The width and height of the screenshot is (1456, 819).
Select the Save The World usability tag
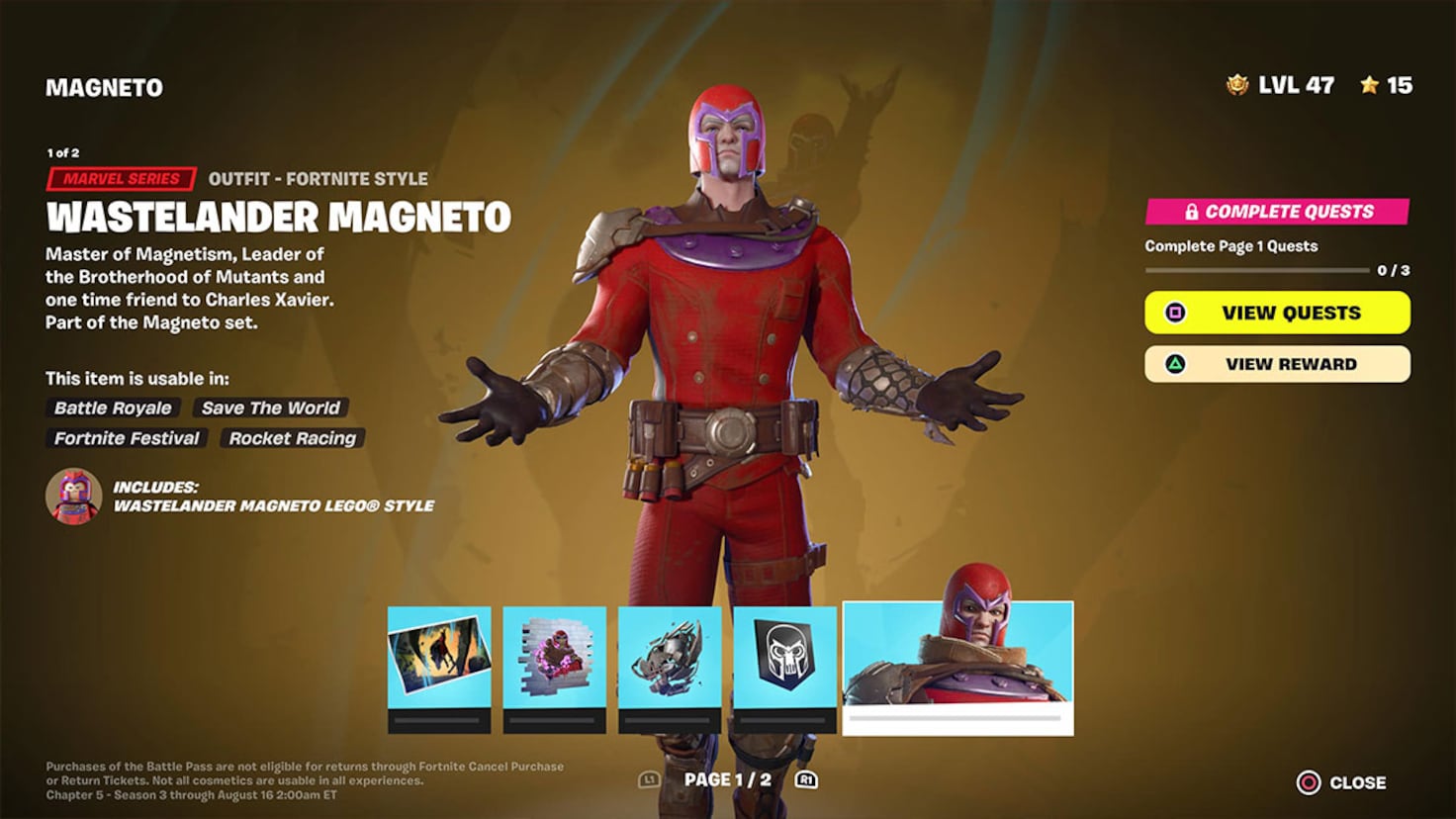[269, 408]
